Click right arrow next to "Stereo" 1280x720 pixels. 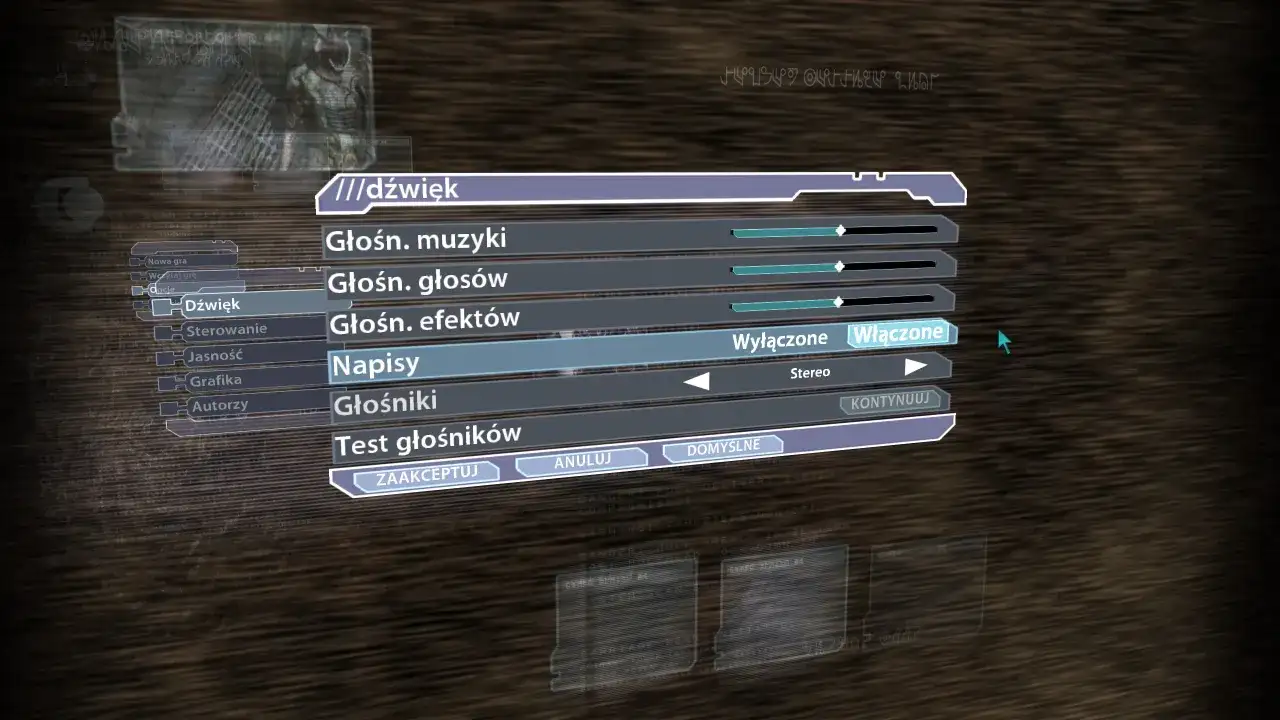coord(913,366)
